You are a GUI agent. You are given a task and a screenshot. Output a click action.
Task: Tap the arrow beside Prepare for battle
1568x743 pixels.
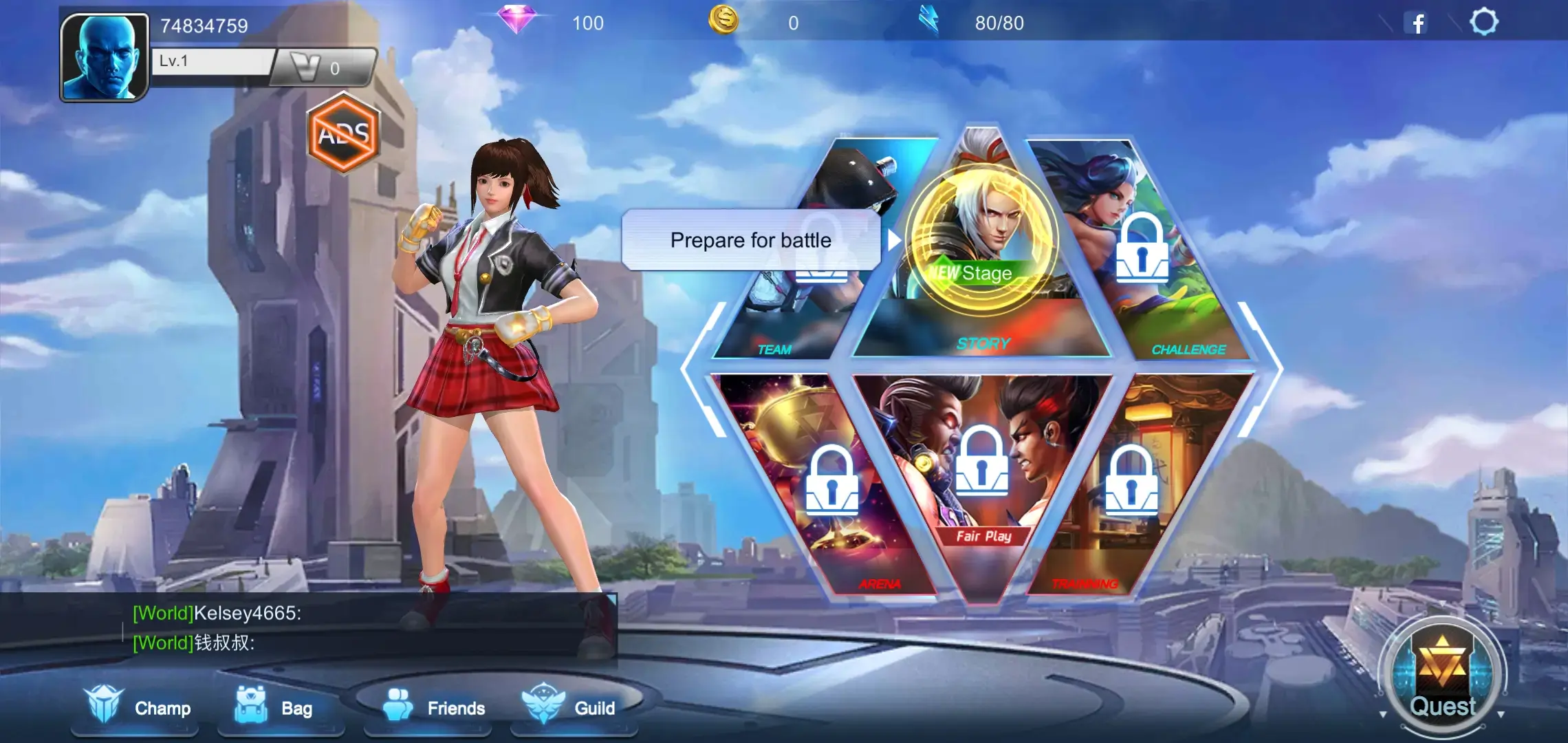point(896,241)
